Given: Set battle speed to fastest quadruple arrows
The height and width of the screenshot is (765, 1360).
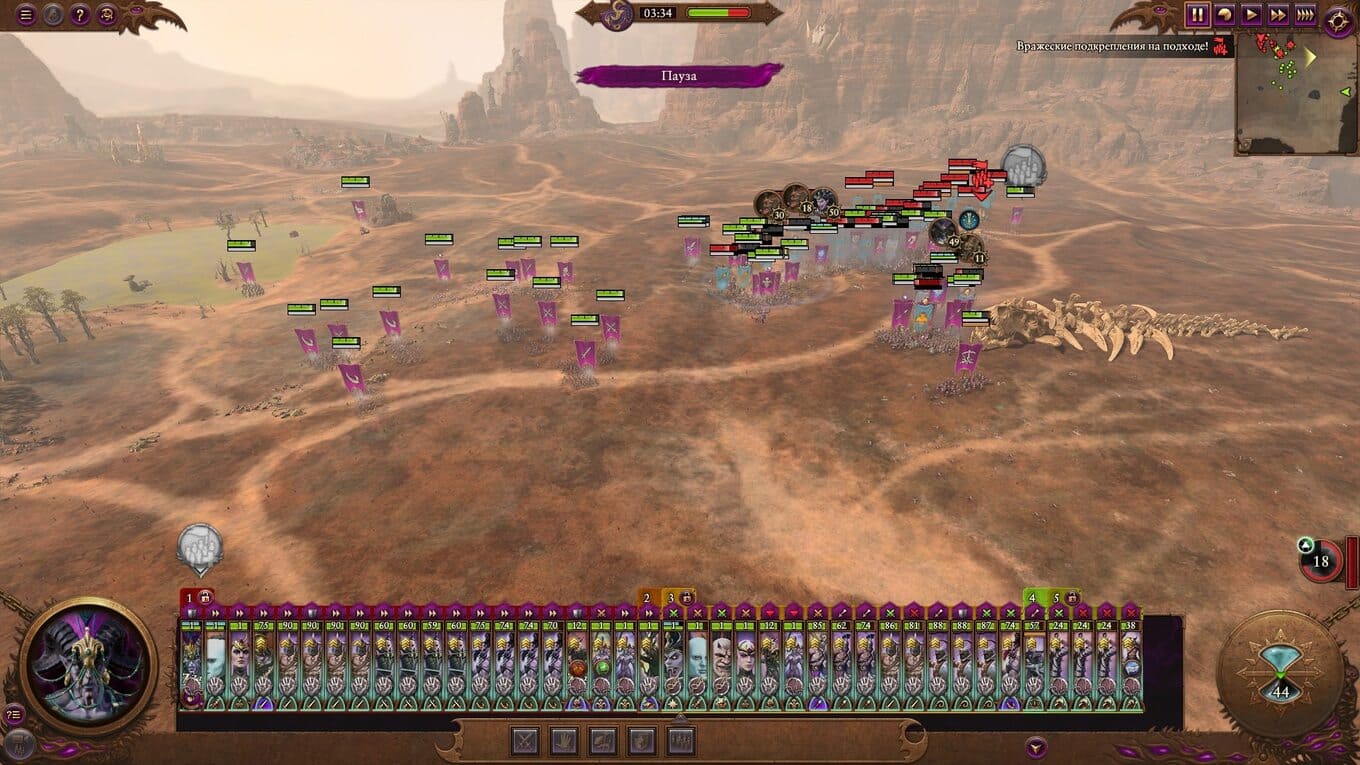Looking at the screenshot, I should (x=1305, y=15).
